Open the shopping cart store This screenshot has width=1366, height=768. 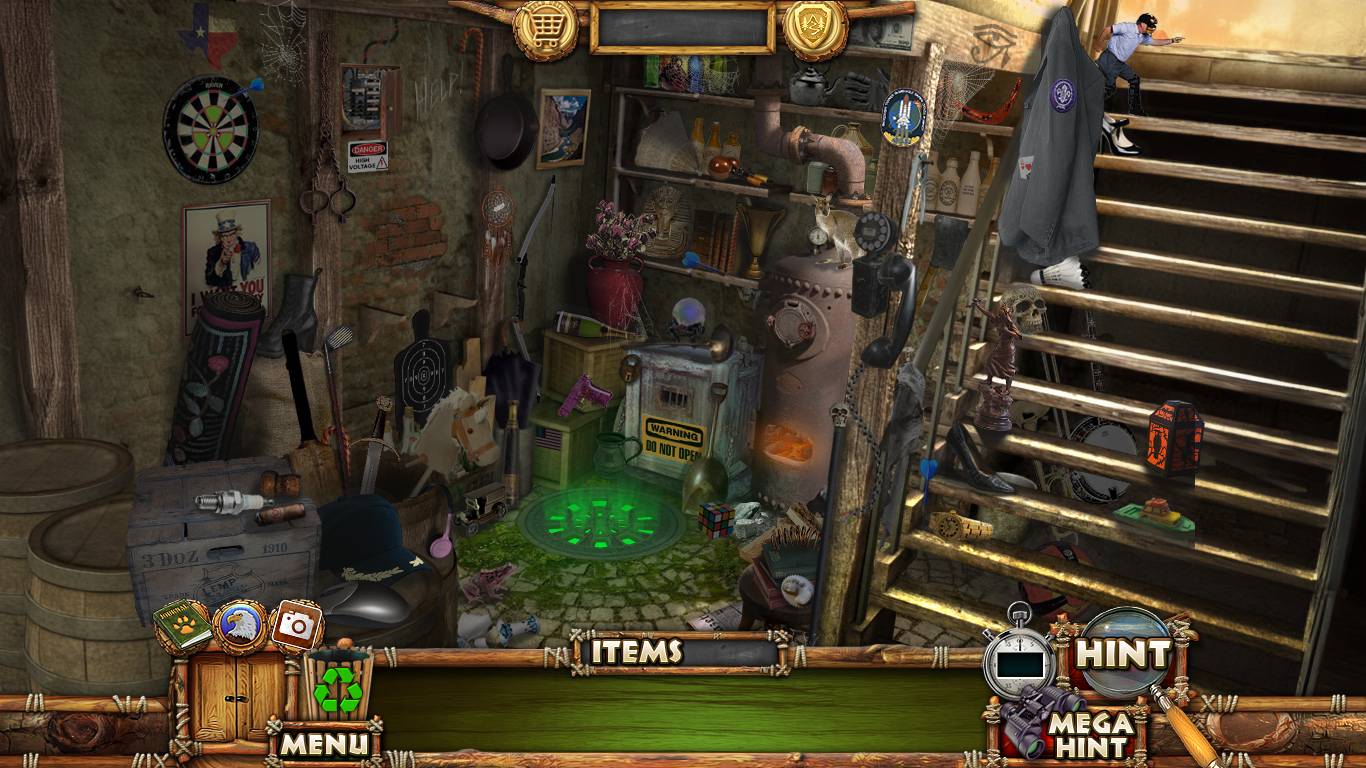coord(545,29)
